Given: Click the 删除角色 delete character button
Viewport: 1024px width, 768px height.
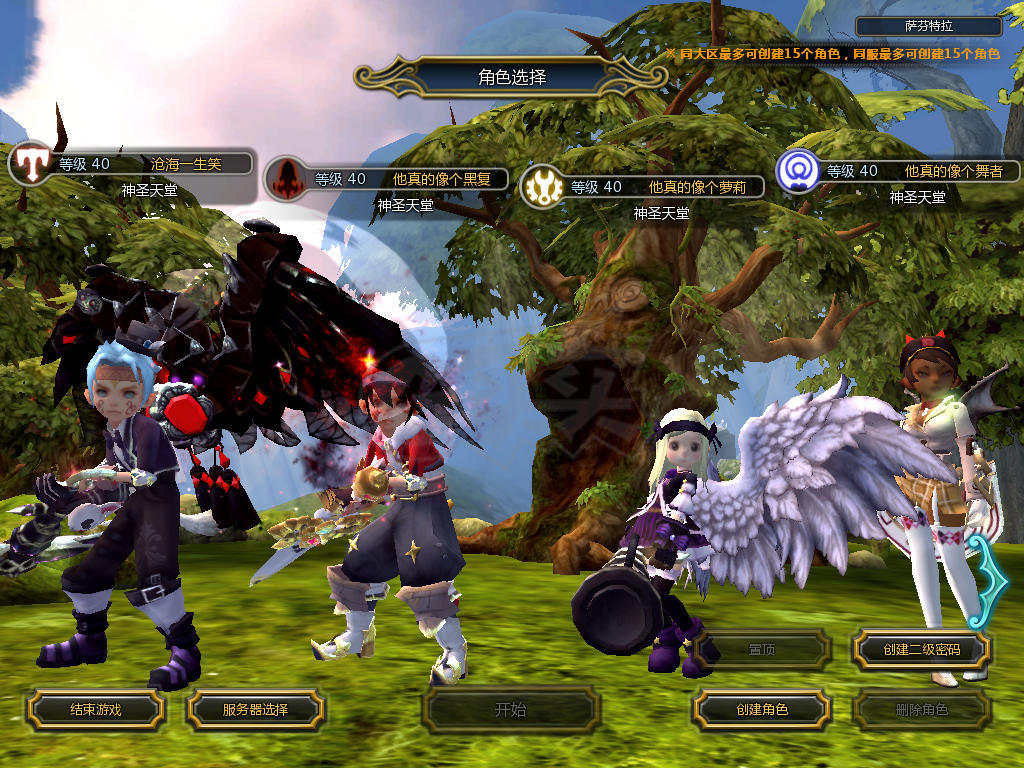Looking at the screenshot, I should tap(921, 709).
